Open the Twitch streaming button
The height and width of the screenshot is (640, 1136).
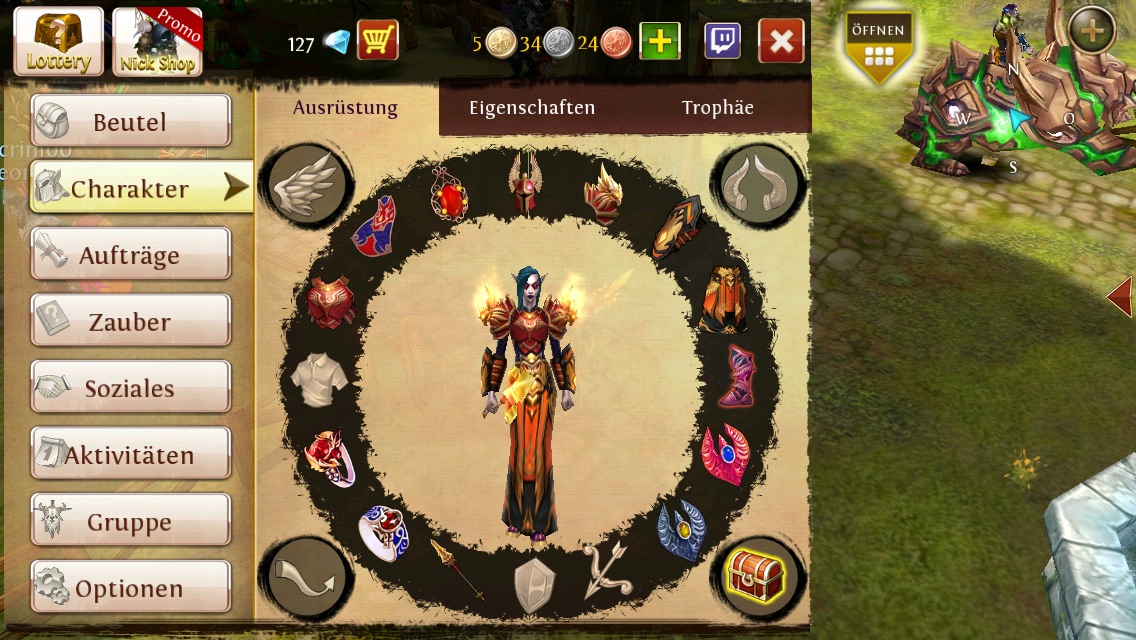[722, 41]
